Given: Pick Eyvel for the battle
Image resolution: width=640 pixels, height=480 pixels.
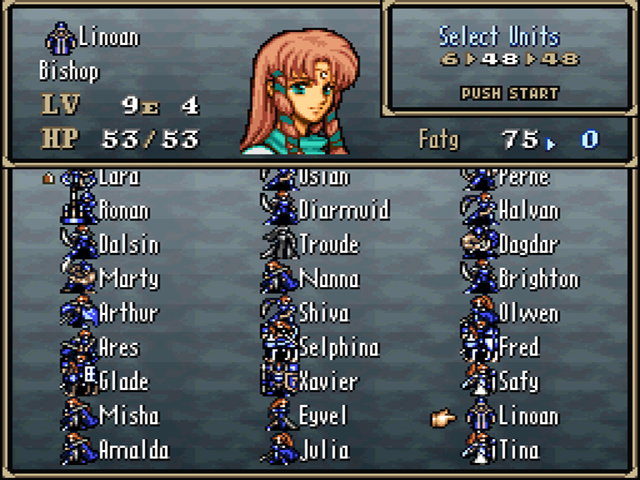Looking at the screenshot, I should pyautogui.click(x=322, y=415).
